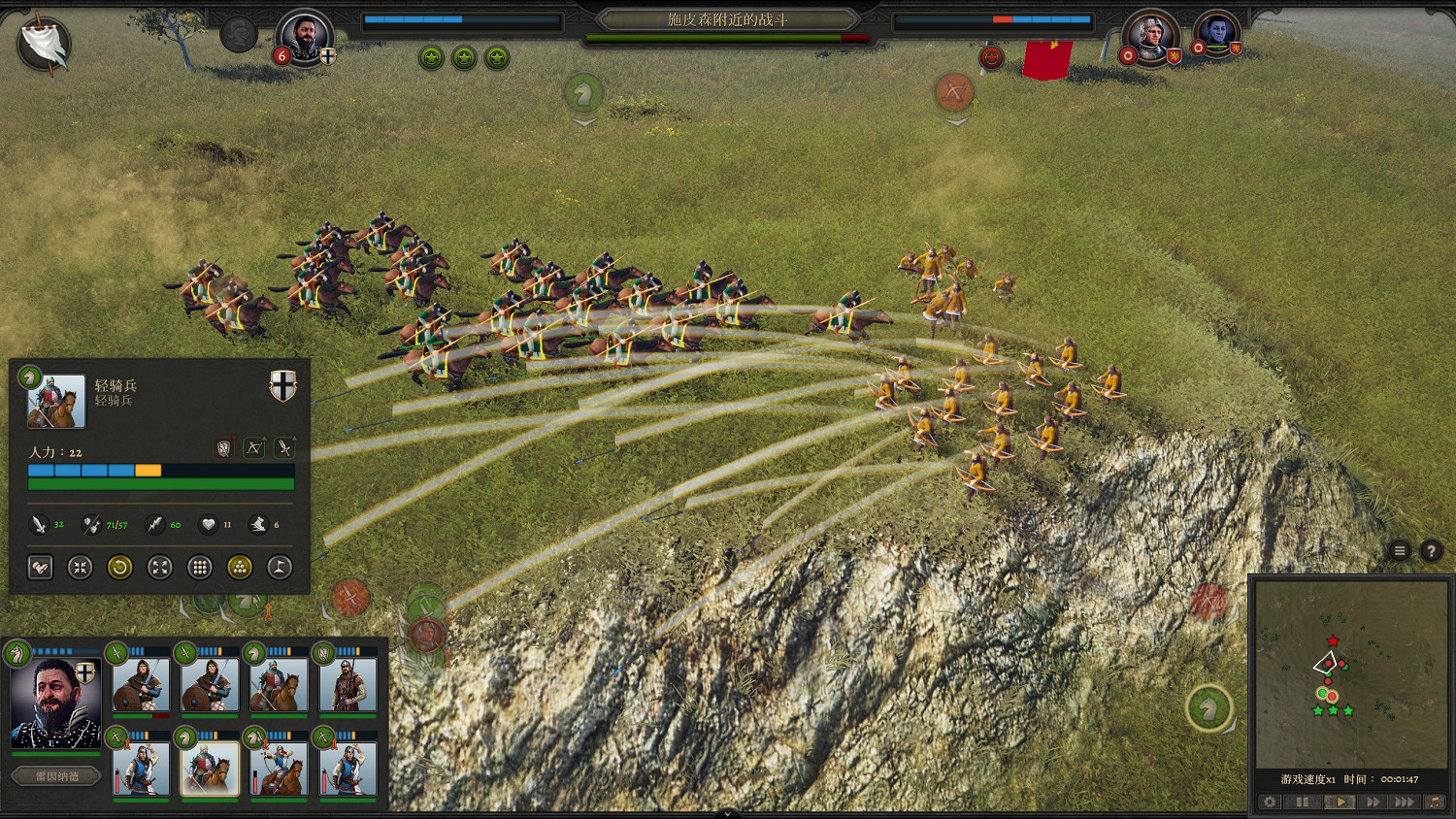Select the bearded commander portrait at top
The image size is (1456, 819).
(x=304, y=38)
